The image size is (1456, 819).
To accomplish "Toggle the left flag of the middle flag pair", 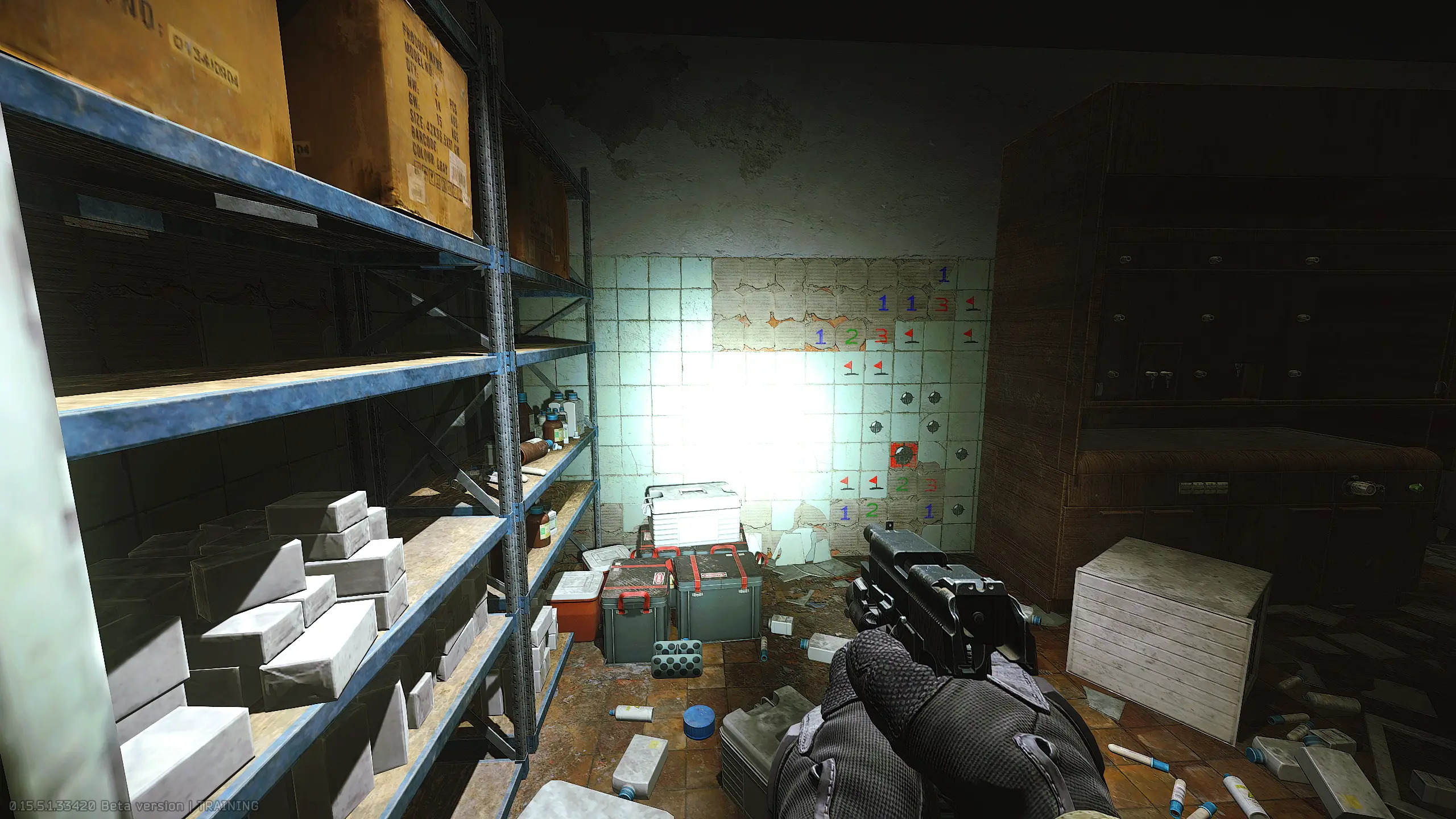I will point(850,367).
